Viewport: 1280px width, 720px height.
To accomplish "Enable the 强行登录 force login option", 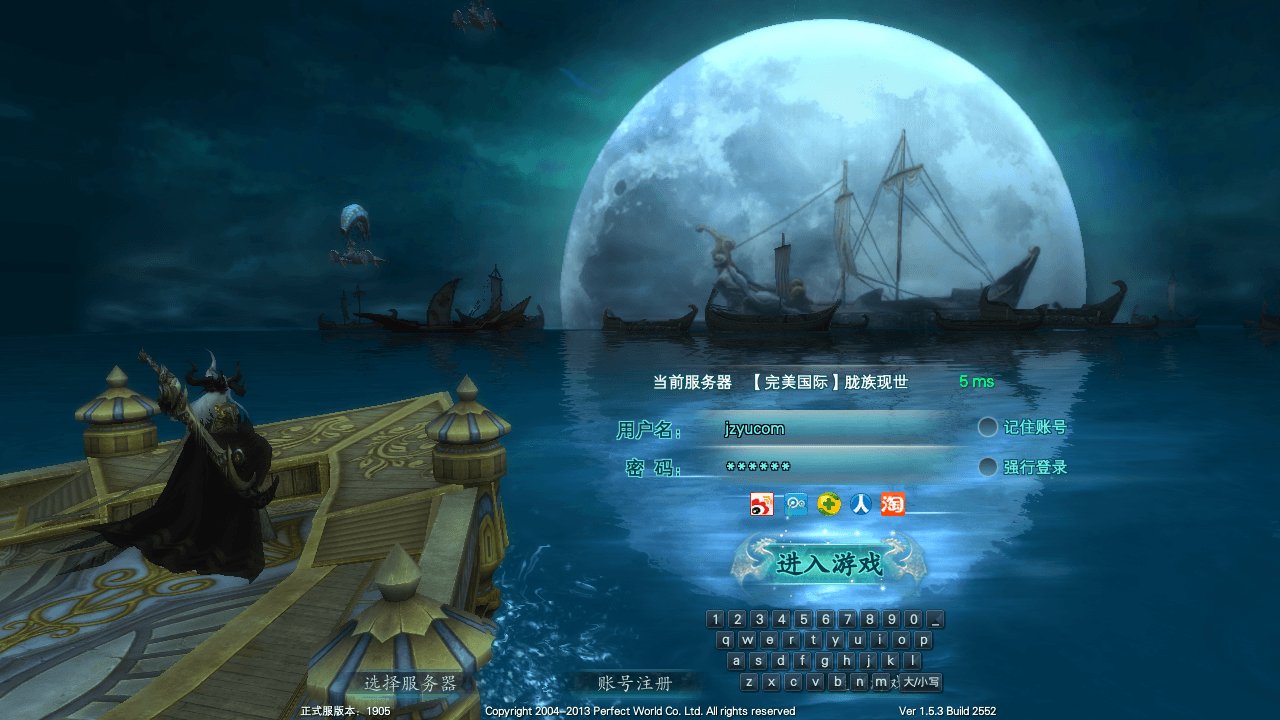I will pyautogui.click(x=988, y=466).
